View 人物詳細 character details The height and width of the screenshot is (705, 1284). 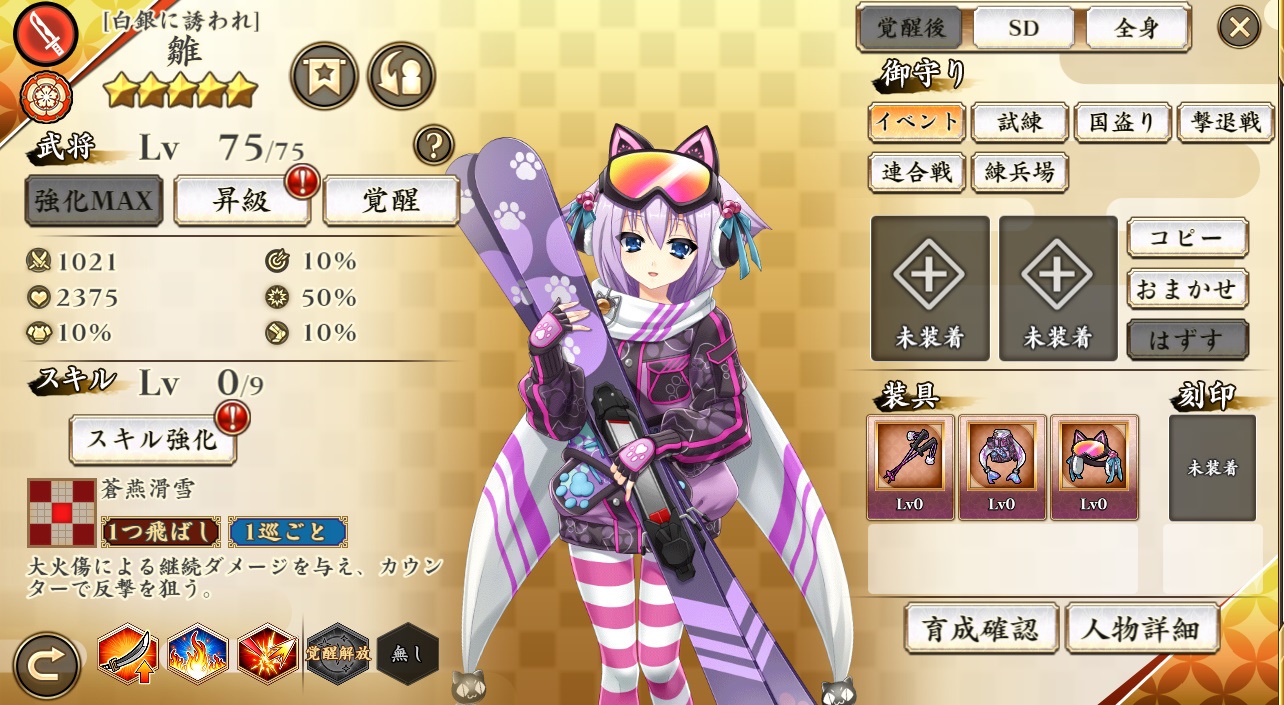click(x=1142, y=629)
